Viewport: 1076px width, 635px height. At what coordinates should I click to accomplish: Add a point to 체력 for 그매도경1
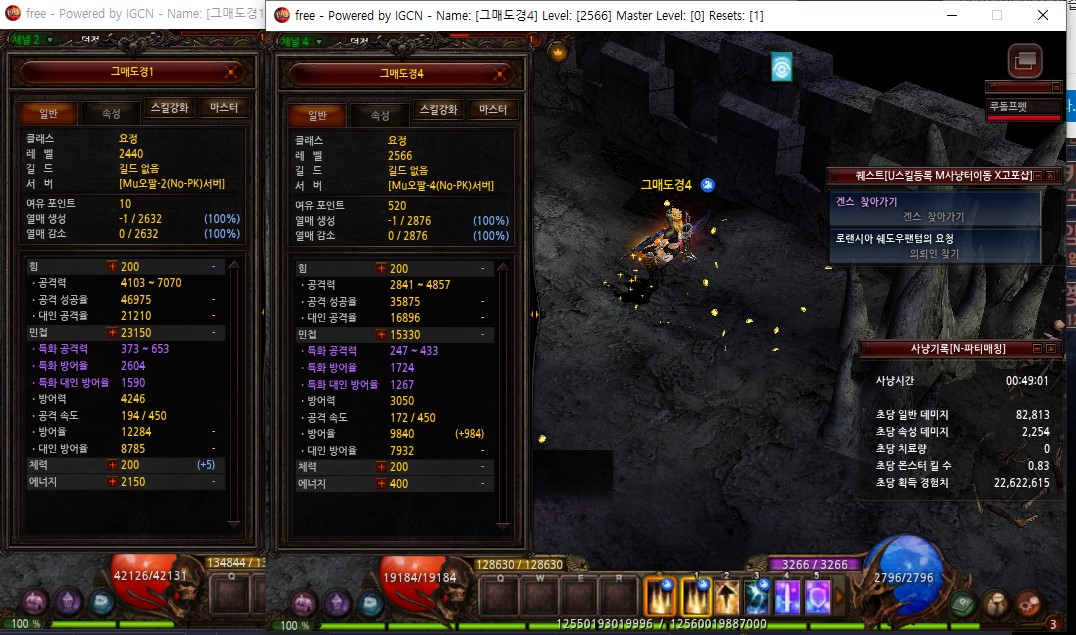(x=112, y=465)
